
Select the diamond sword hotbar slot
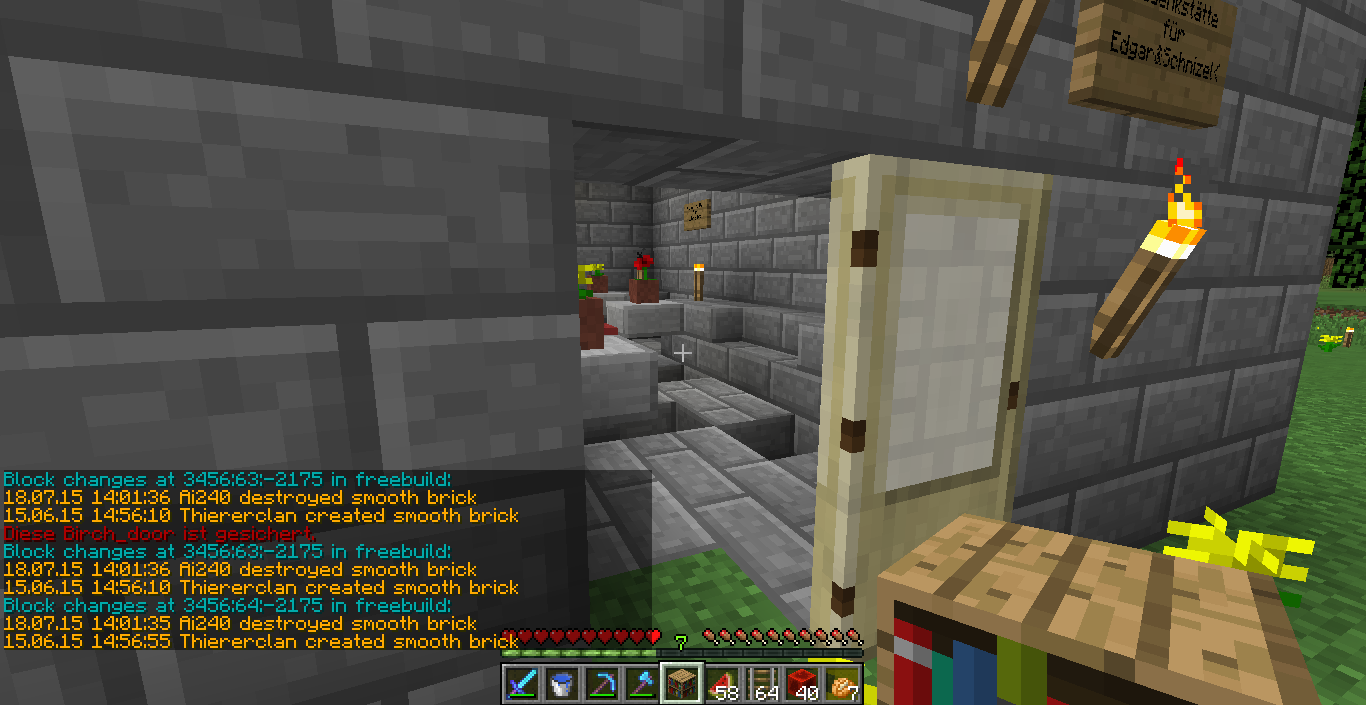tap(522, 684)
